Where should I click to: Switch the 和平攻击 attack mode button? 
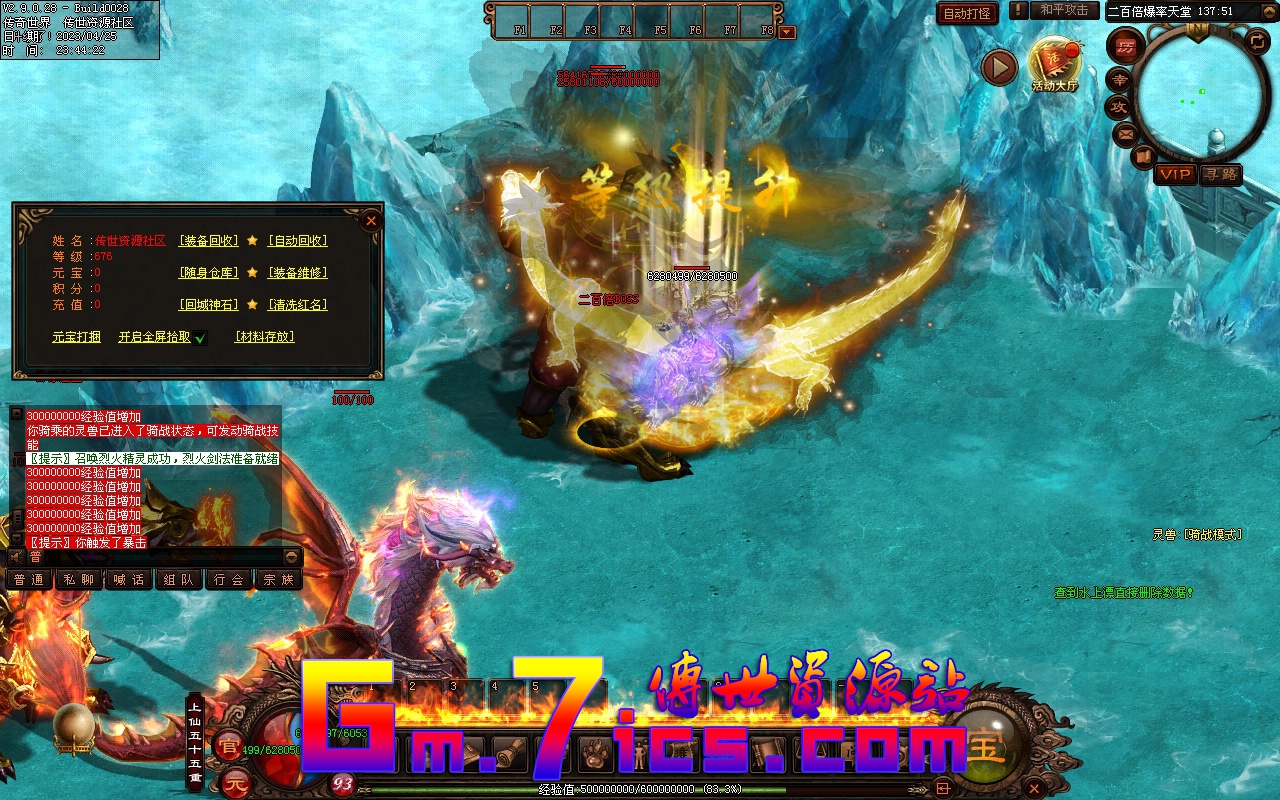[x=1064, y=10]
